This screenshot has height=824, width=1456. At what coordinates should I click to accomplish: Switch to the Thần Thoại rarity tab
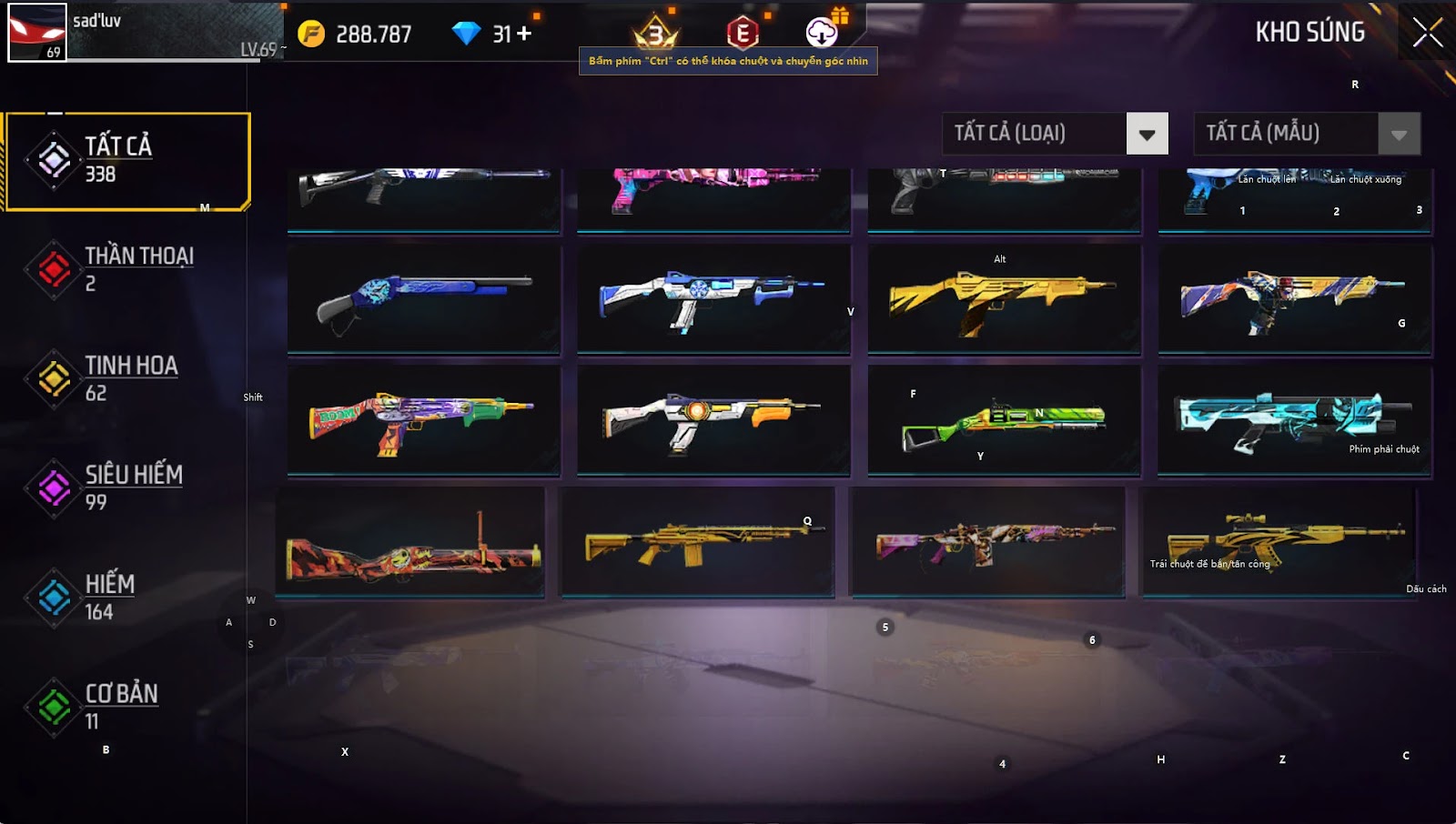127,269
